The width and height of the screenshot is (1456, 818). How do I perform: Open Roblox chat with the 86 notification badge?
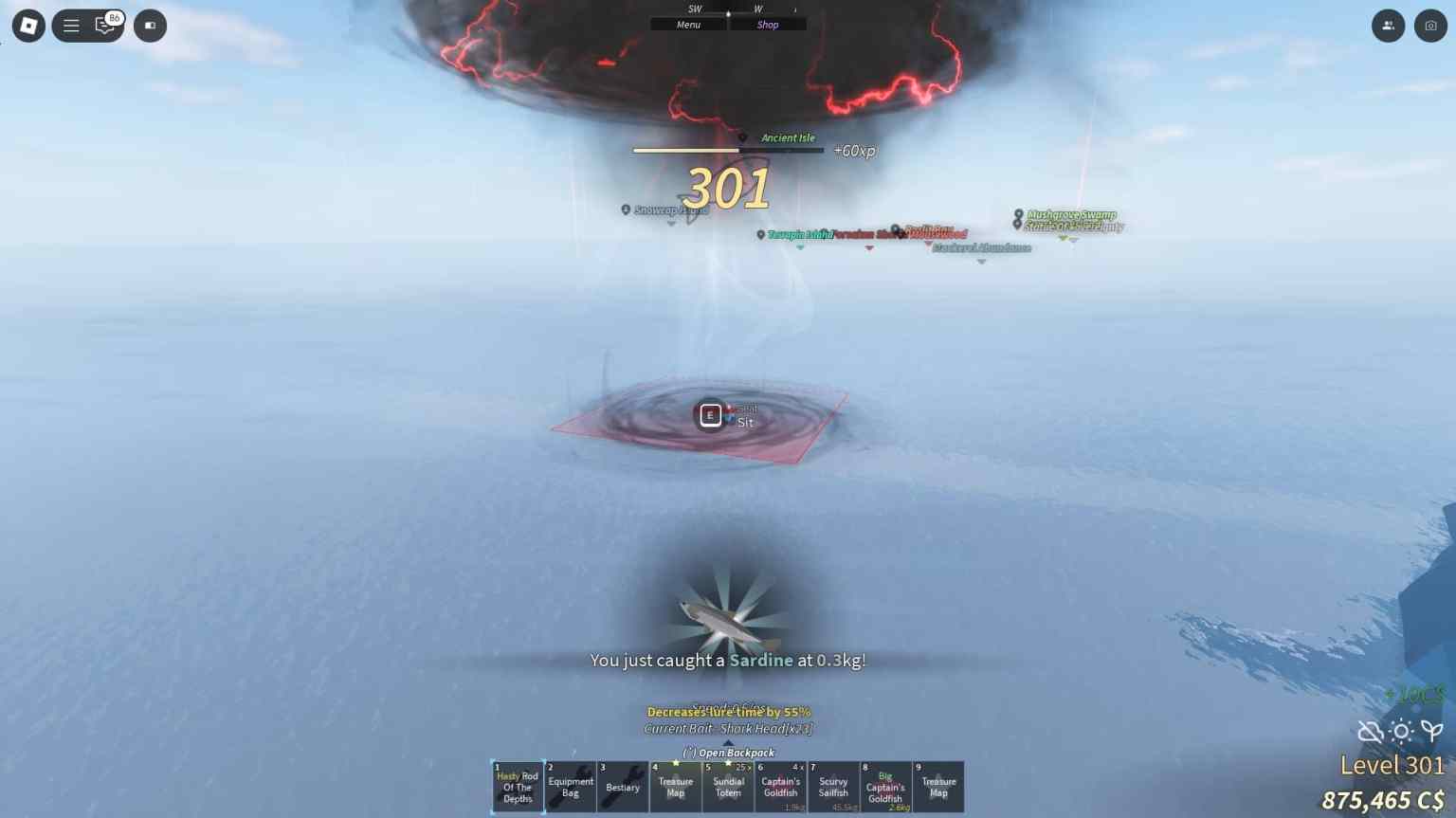coord(104,26)
